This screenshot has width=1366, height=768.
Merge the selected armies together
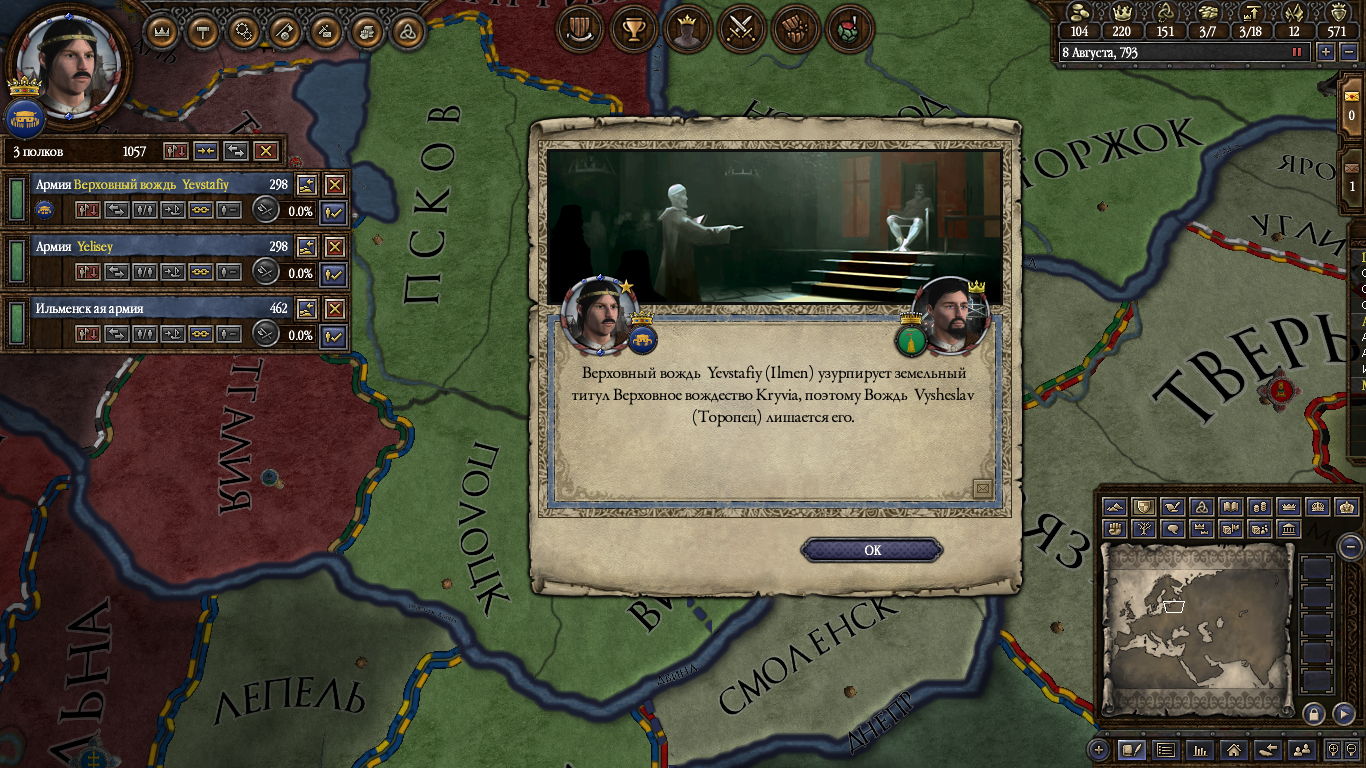point(206,151)
